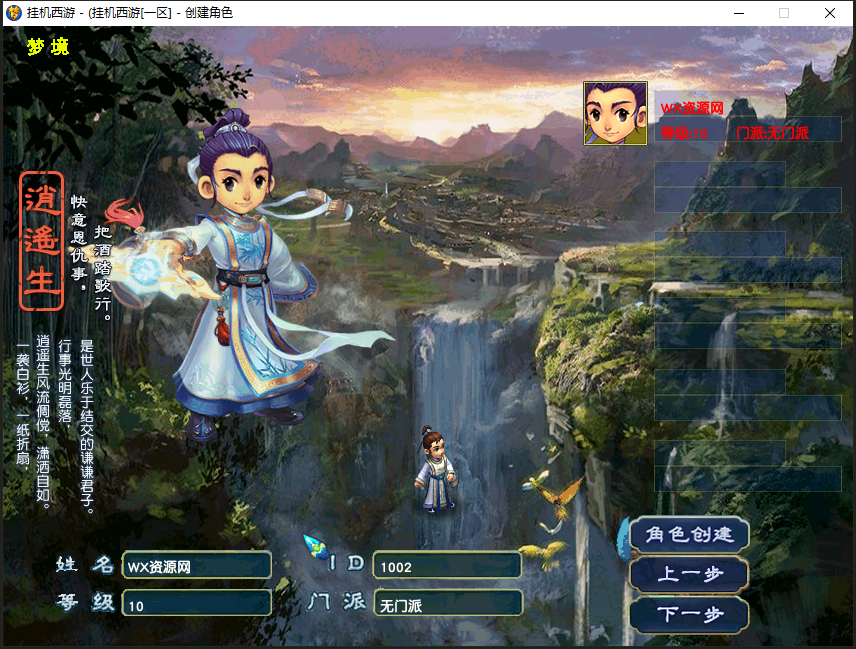Go back with the 上一步 button

pyautogui.click(x=689, y=574)
